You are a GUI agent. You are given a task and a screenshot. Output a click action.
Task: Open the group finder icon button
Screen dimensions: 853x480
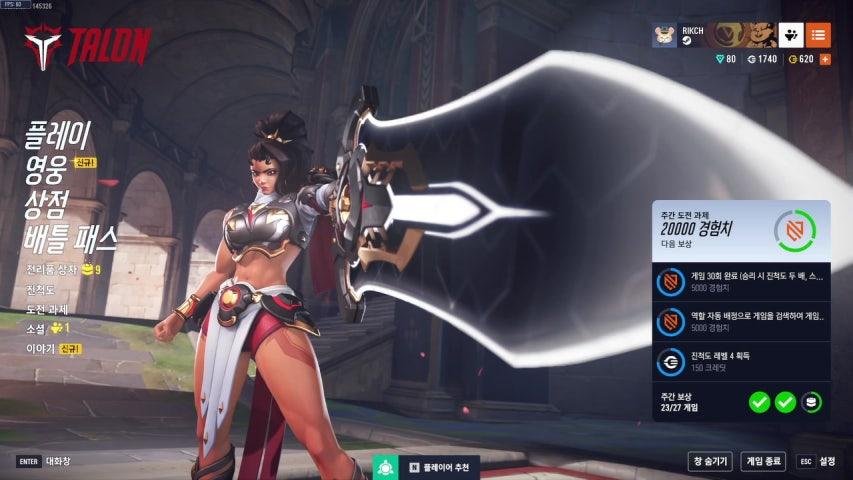coord(791,35)
